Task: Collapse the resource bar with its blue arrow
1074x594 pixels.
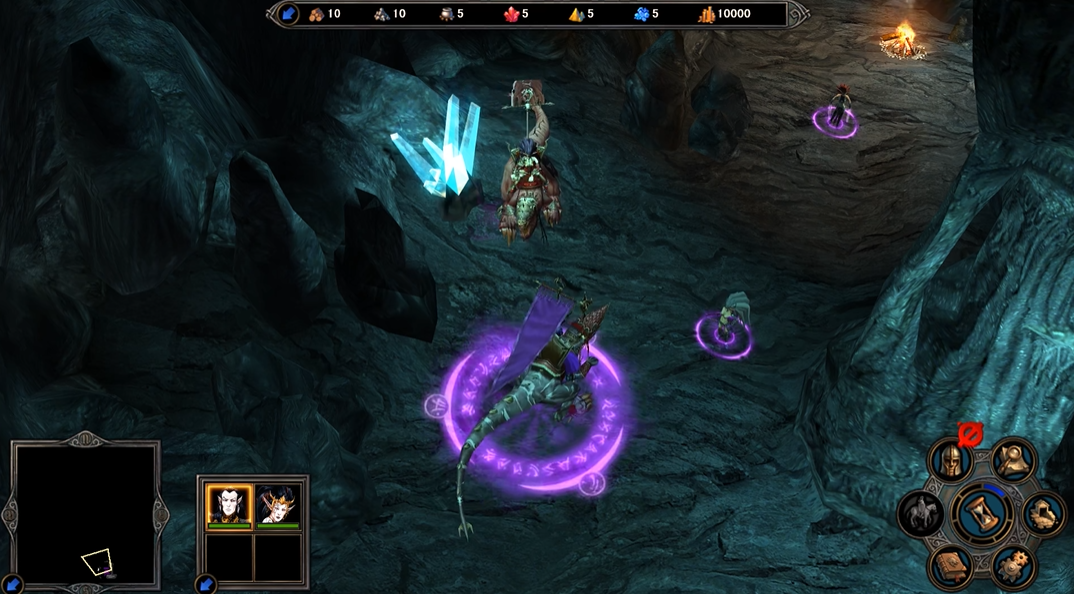Action: pyautogui.click(x=288, y=14)
